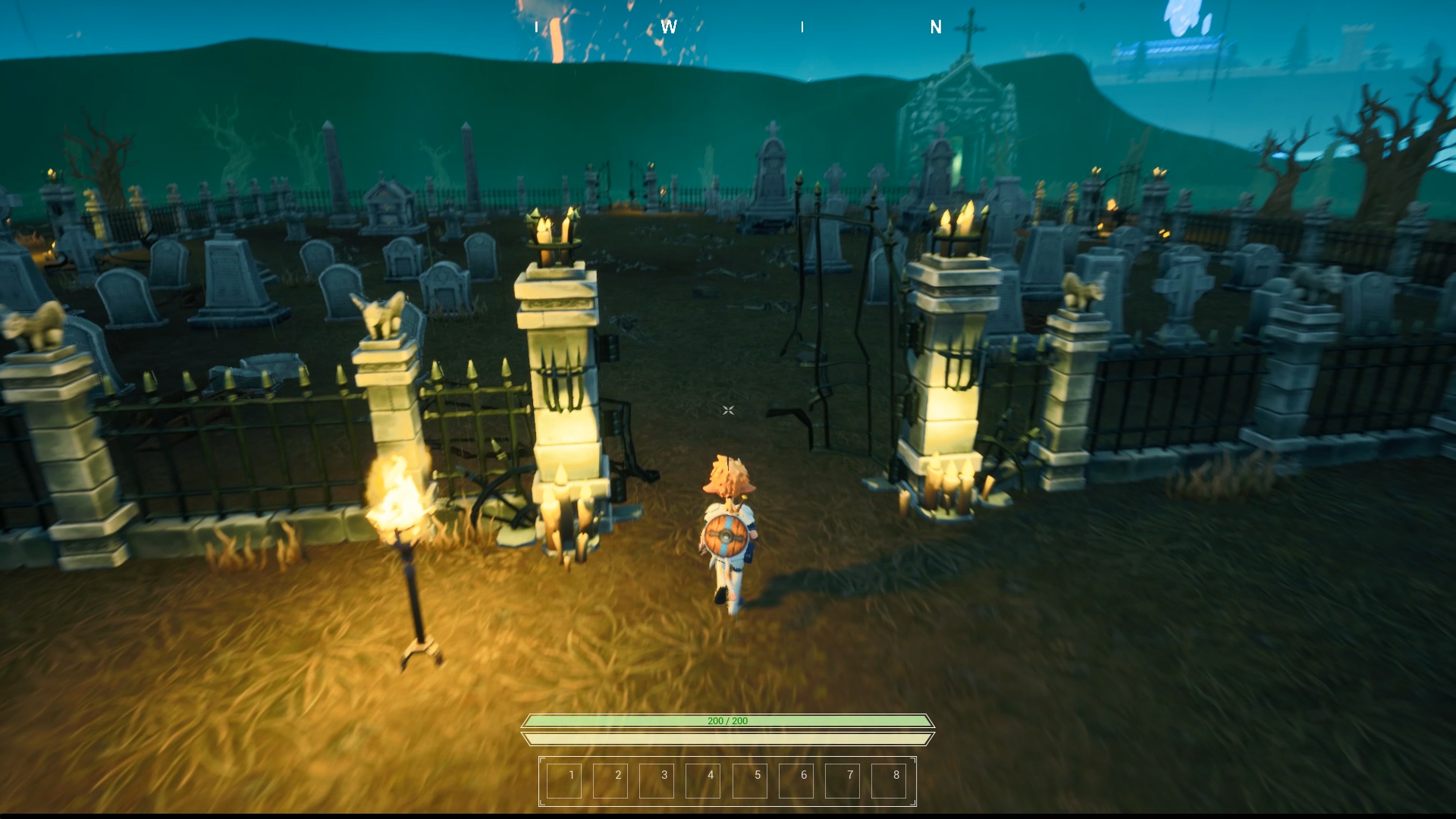
Task: Select hotbar slot 6
Action: (796, 777)
